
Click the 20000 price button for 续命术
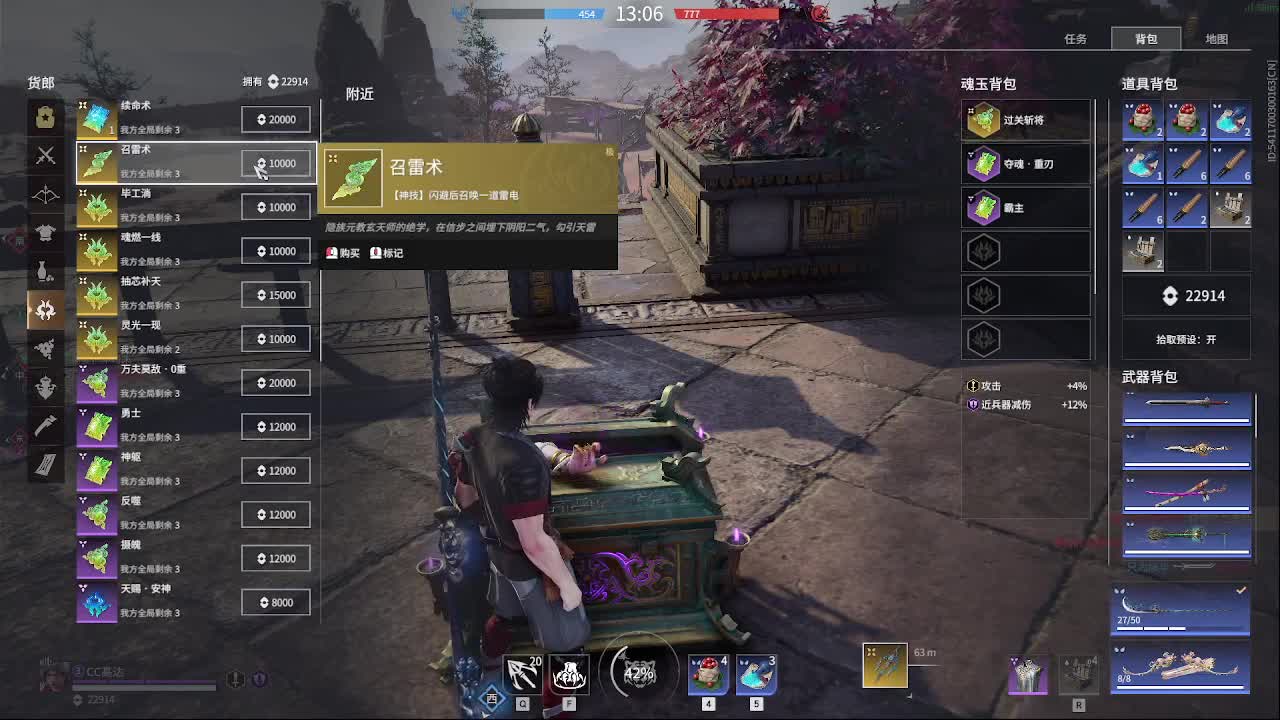(275, 118)
